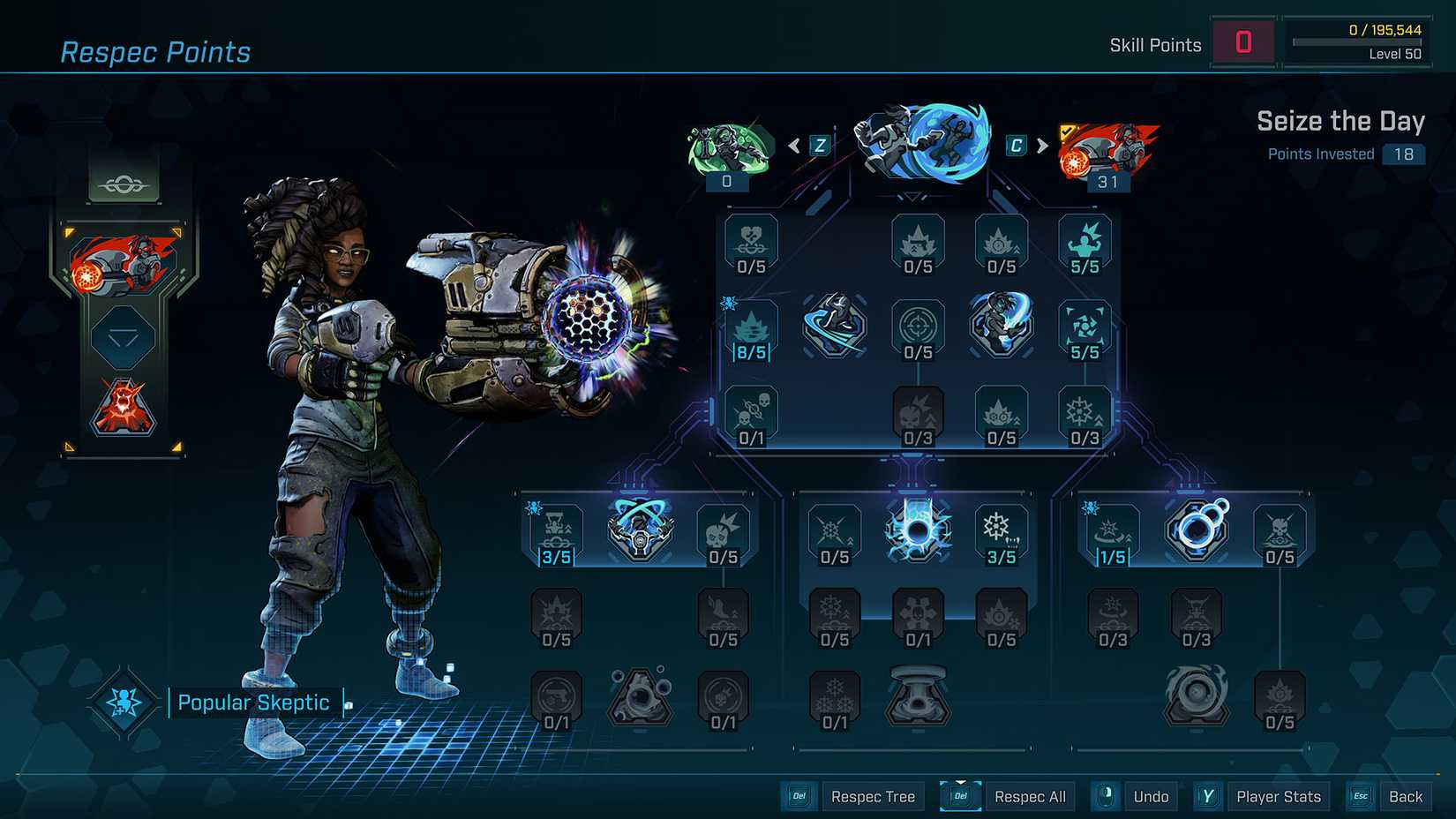1456x819 pixels.
Task: Open Player Stats screen
Action: [x=1278, y=797]
